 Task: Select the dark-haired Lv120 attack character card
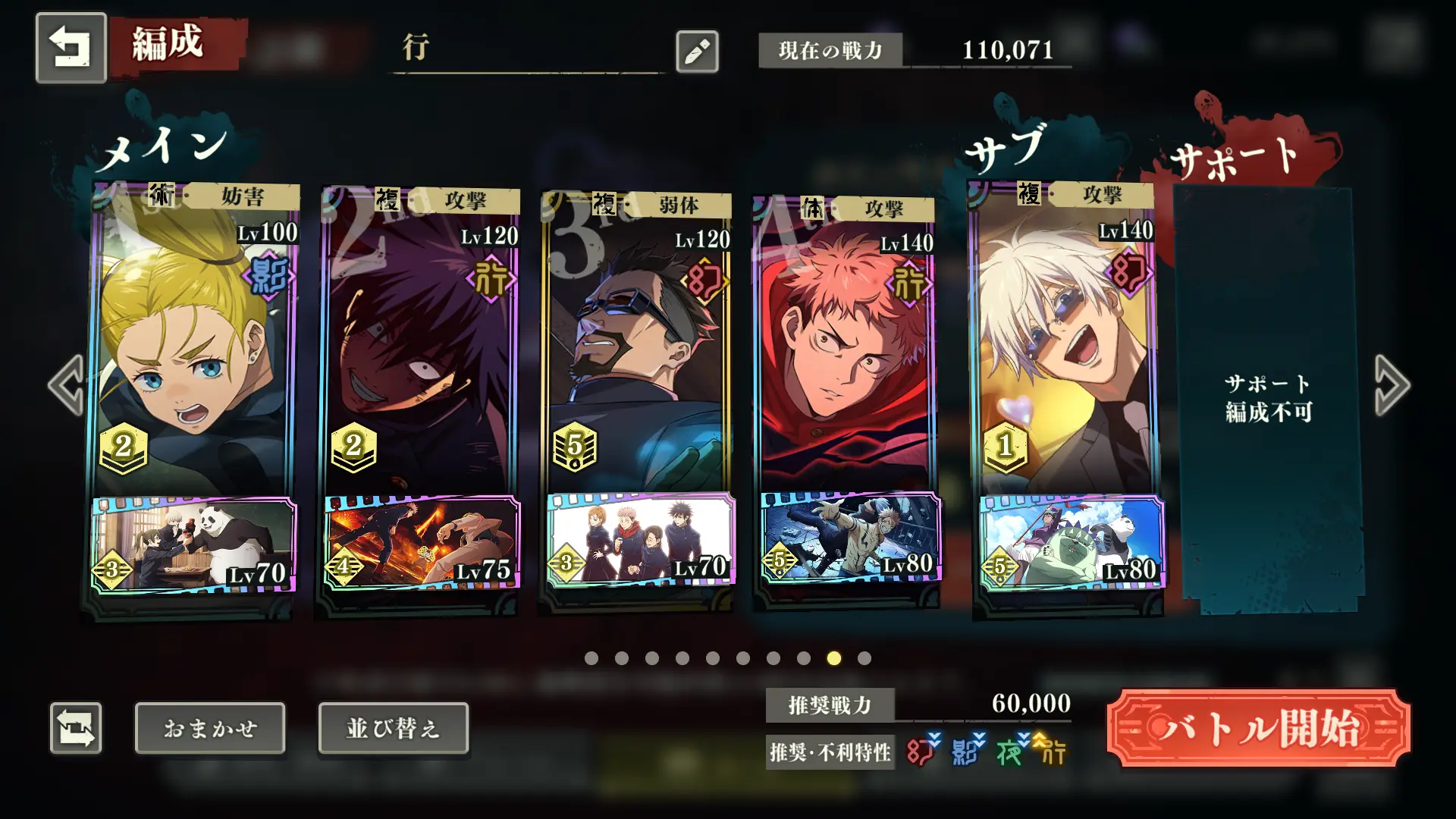pos(421,341)
